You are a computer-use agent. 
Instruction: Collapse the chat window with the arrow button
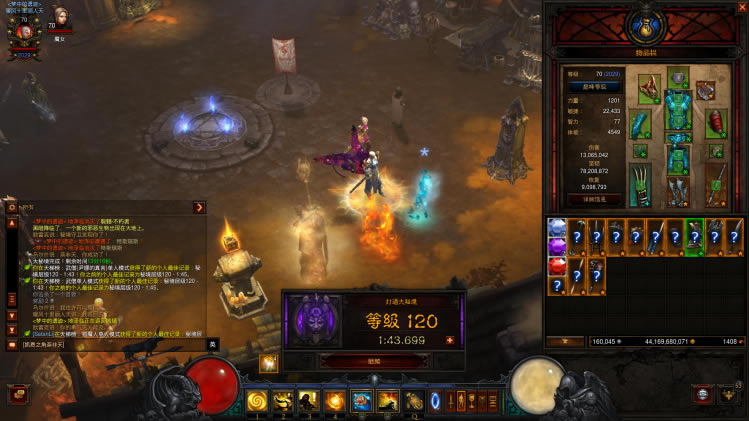tap(200, 207)
